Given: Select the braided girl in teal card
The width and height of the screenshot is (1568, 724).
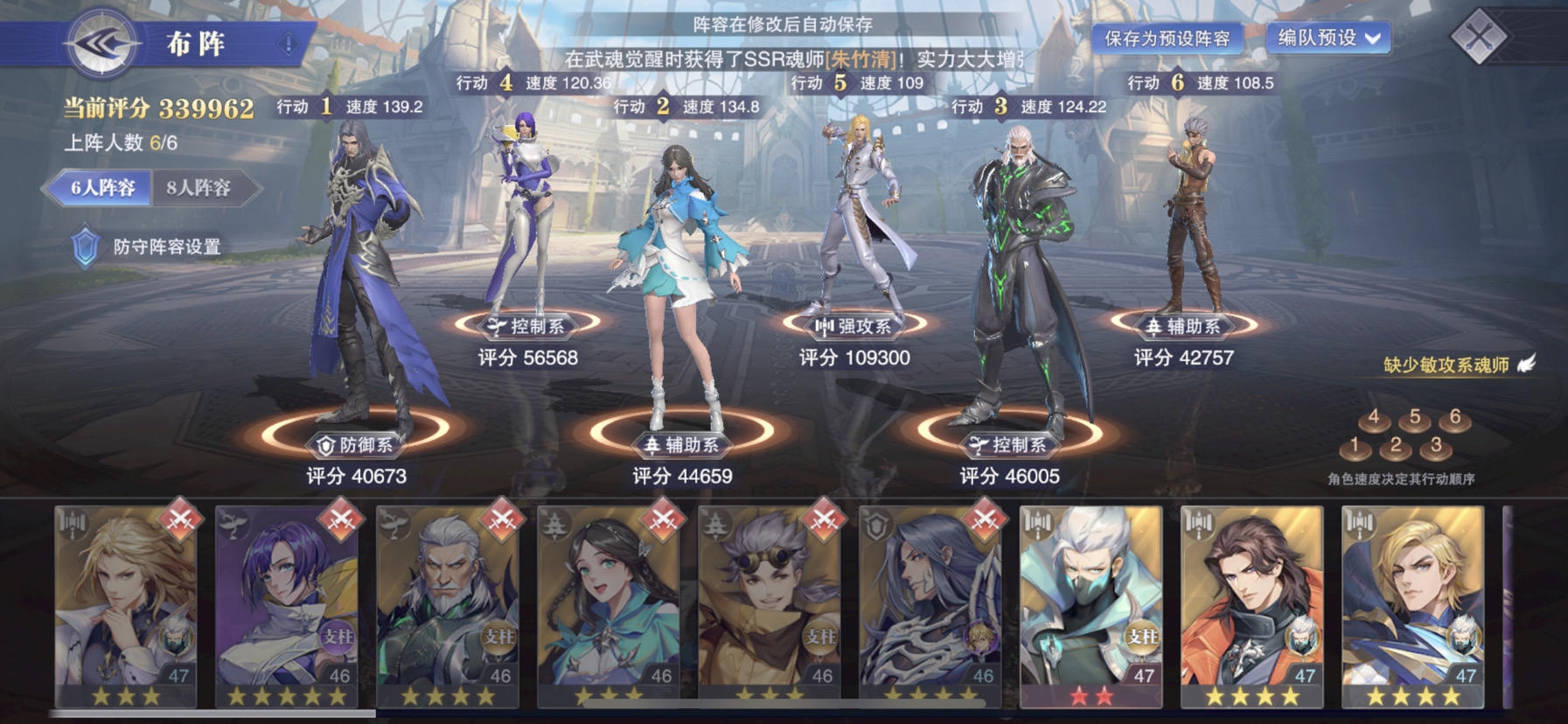Looking at the screenshot, I should click(x=609, y=605).
